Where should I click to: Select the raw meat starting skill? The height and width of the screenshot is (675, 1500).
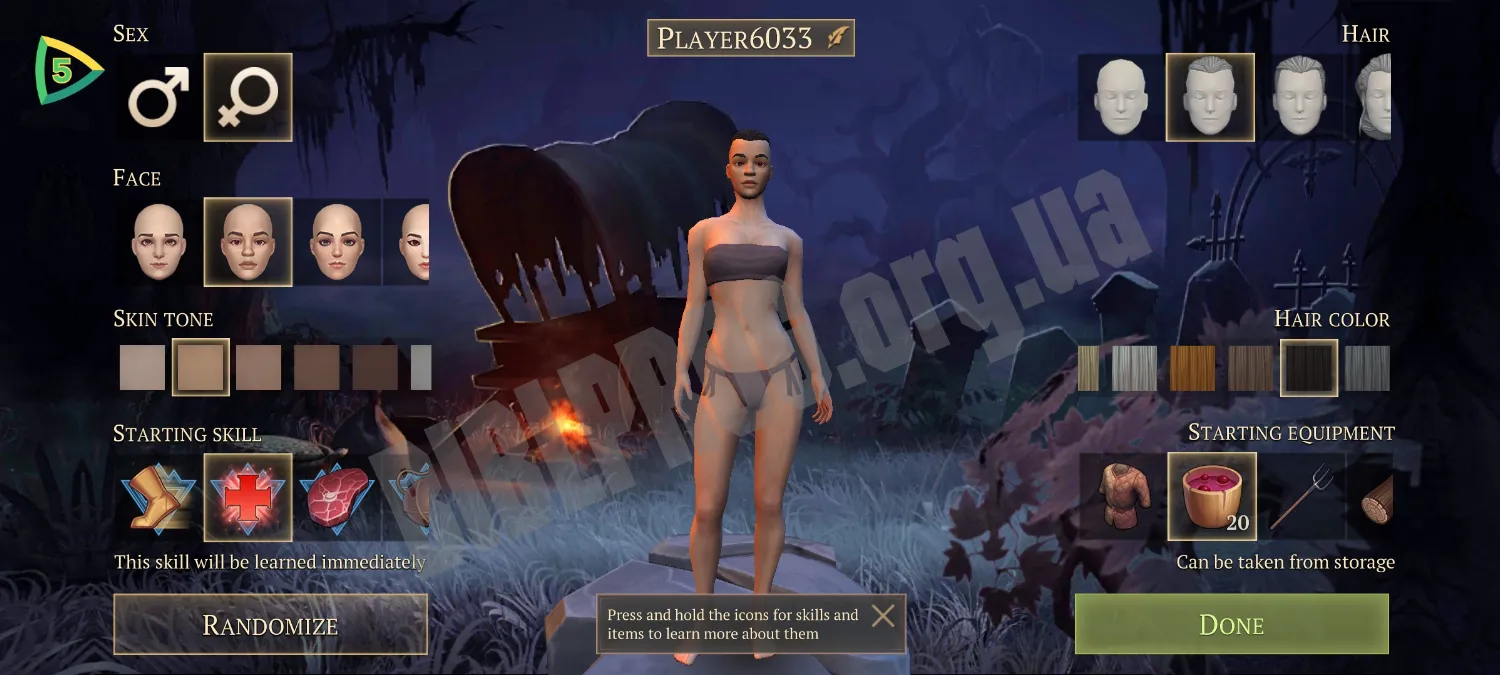point(337,497)
